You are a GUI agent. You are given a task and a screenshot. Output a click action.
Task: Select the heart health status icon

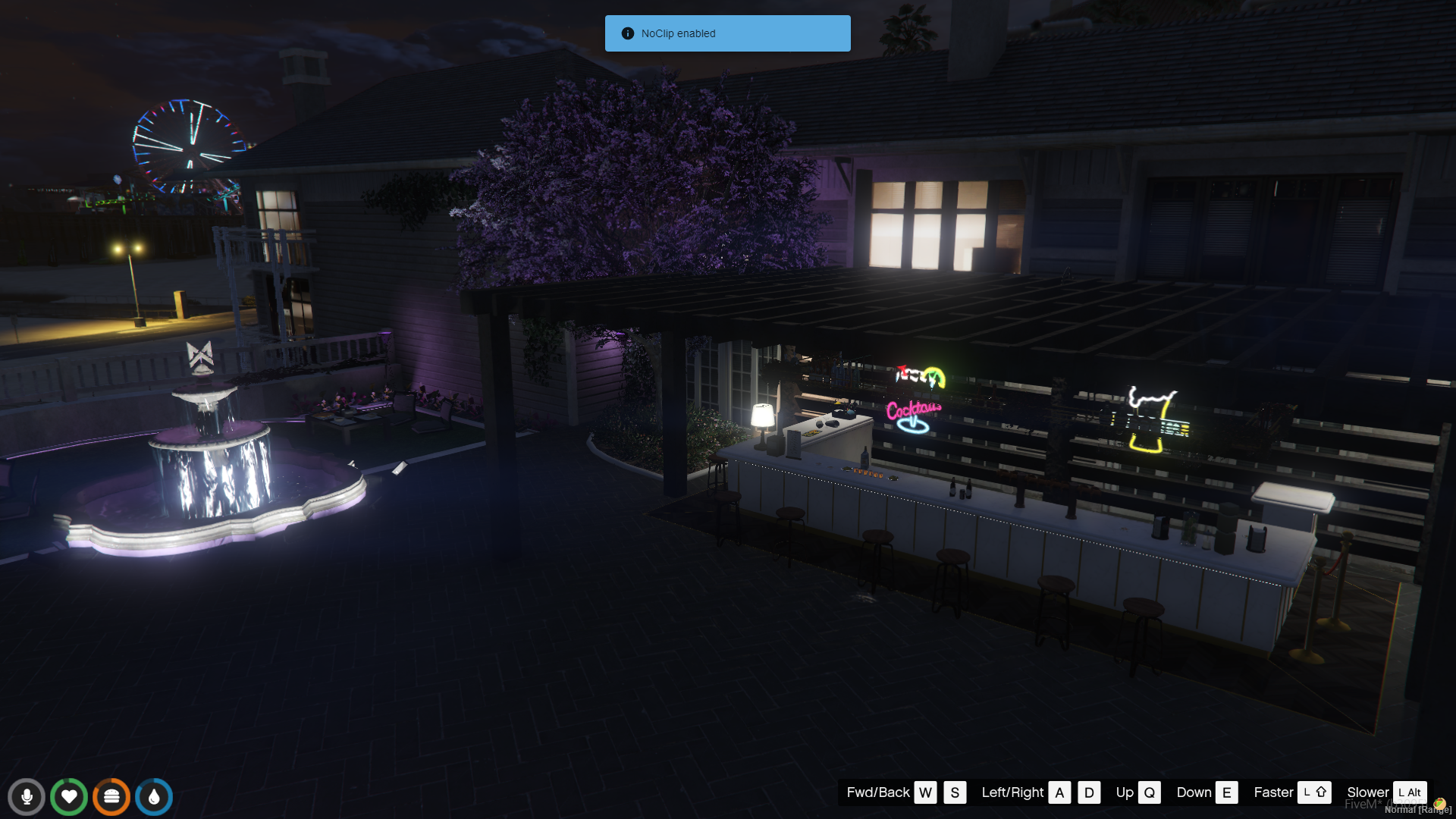click(69, 797)
